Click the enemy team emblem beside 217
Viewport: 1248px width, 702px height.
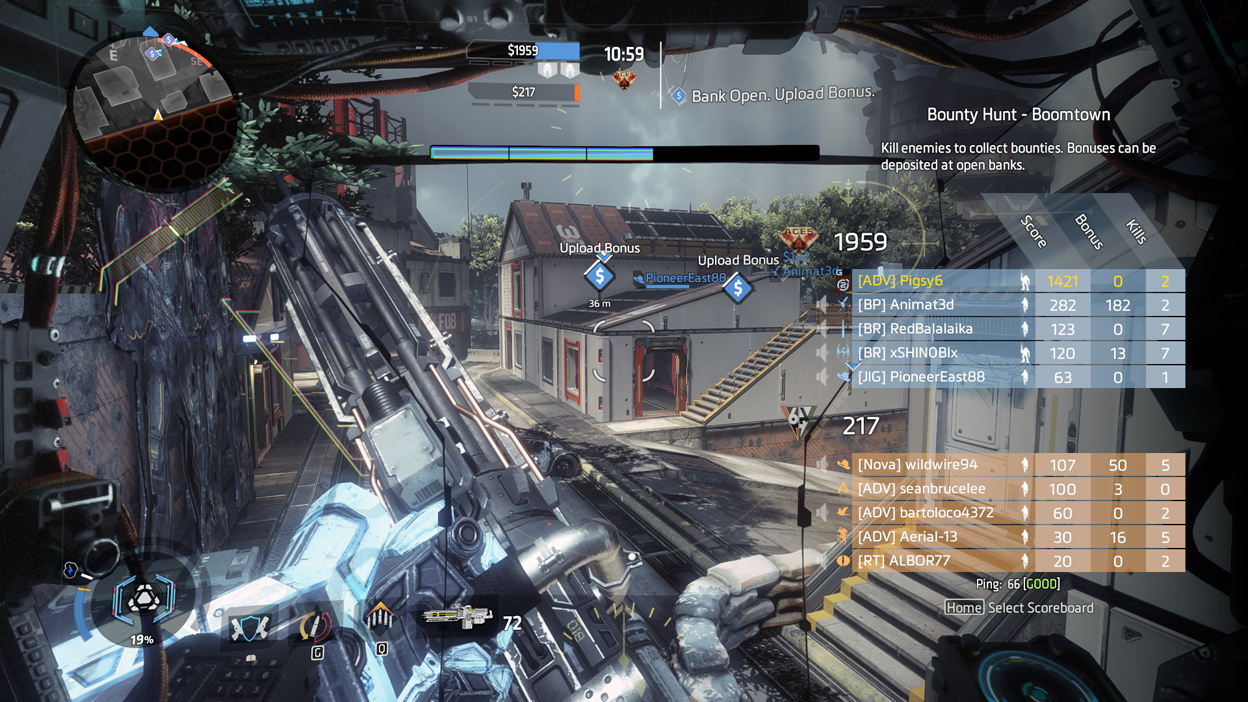click(x=799, y=423)
